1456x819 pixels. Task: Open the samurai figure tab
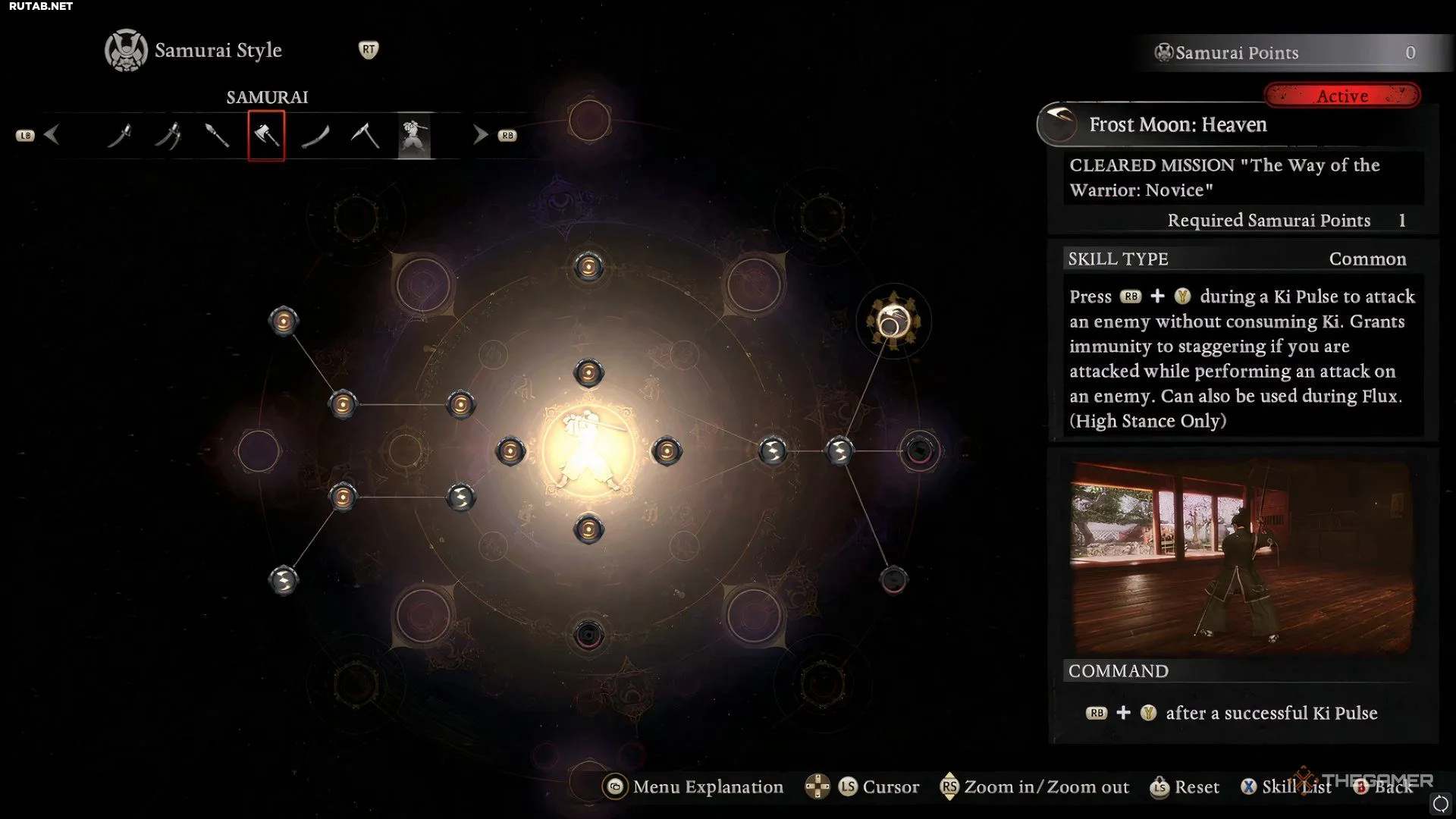[414, 136]
